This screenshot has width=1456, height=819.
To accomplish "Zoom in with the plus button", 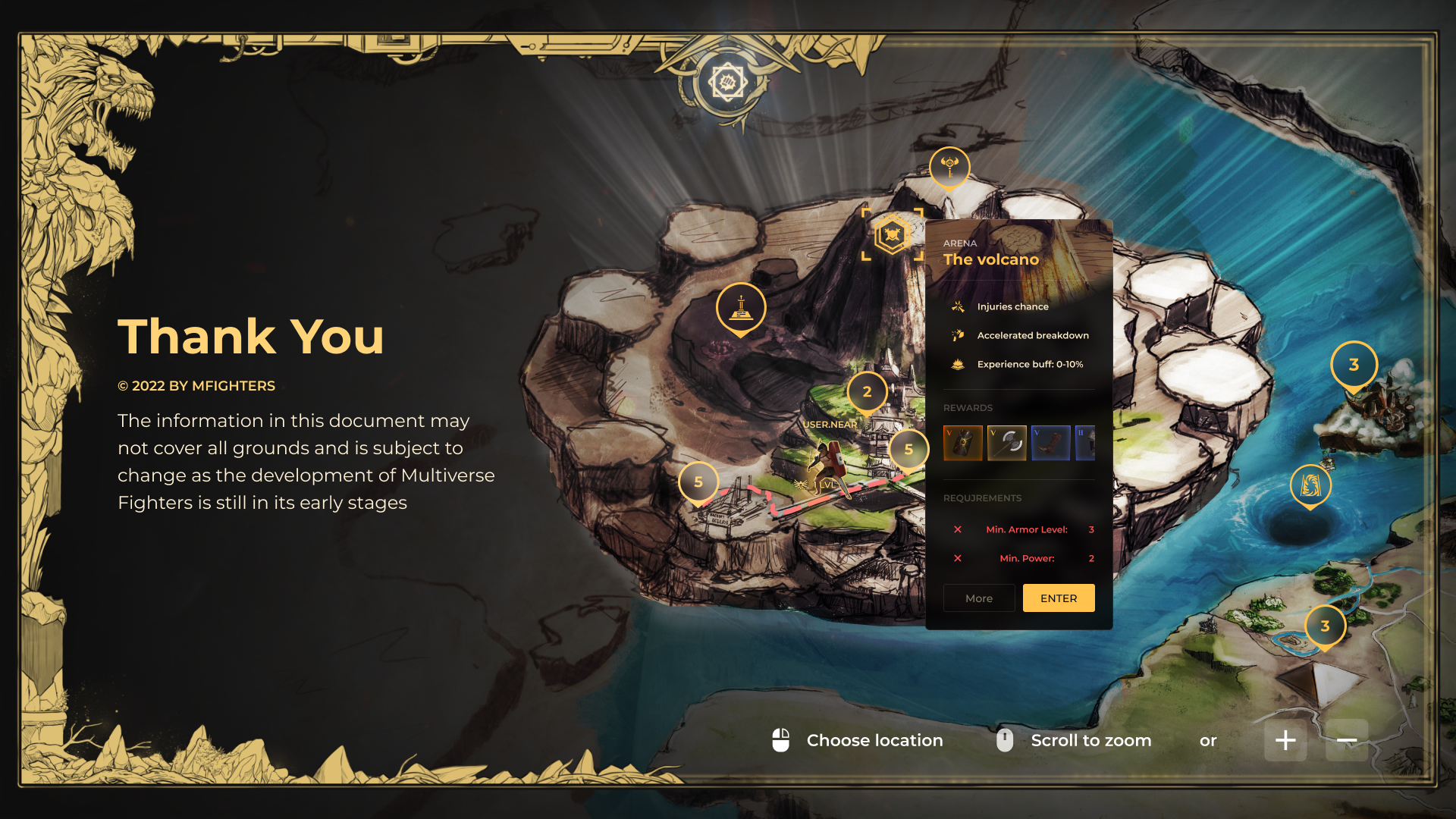I will click(x=1285, y=740).
